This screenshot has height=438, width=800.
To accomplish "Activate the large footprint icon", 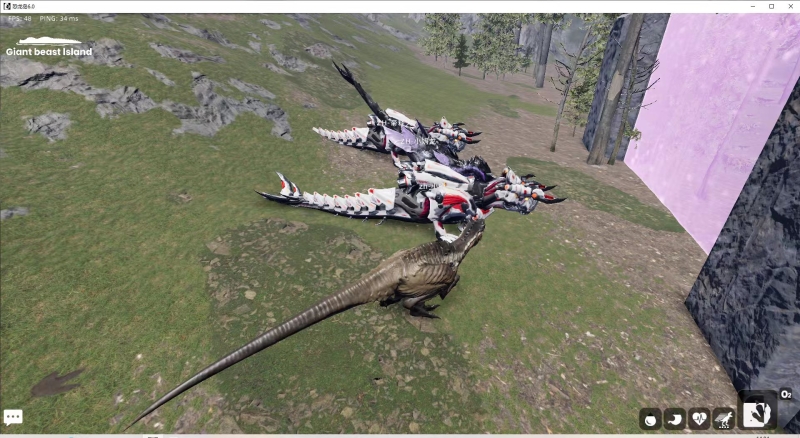I will tap(759, 412).
